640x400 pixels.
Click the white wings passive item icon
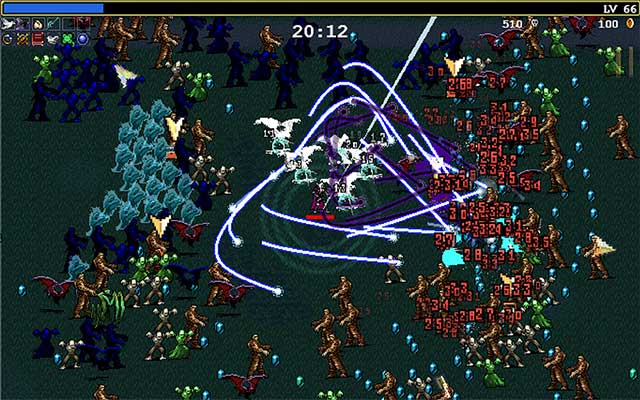(x=53, y=39)
